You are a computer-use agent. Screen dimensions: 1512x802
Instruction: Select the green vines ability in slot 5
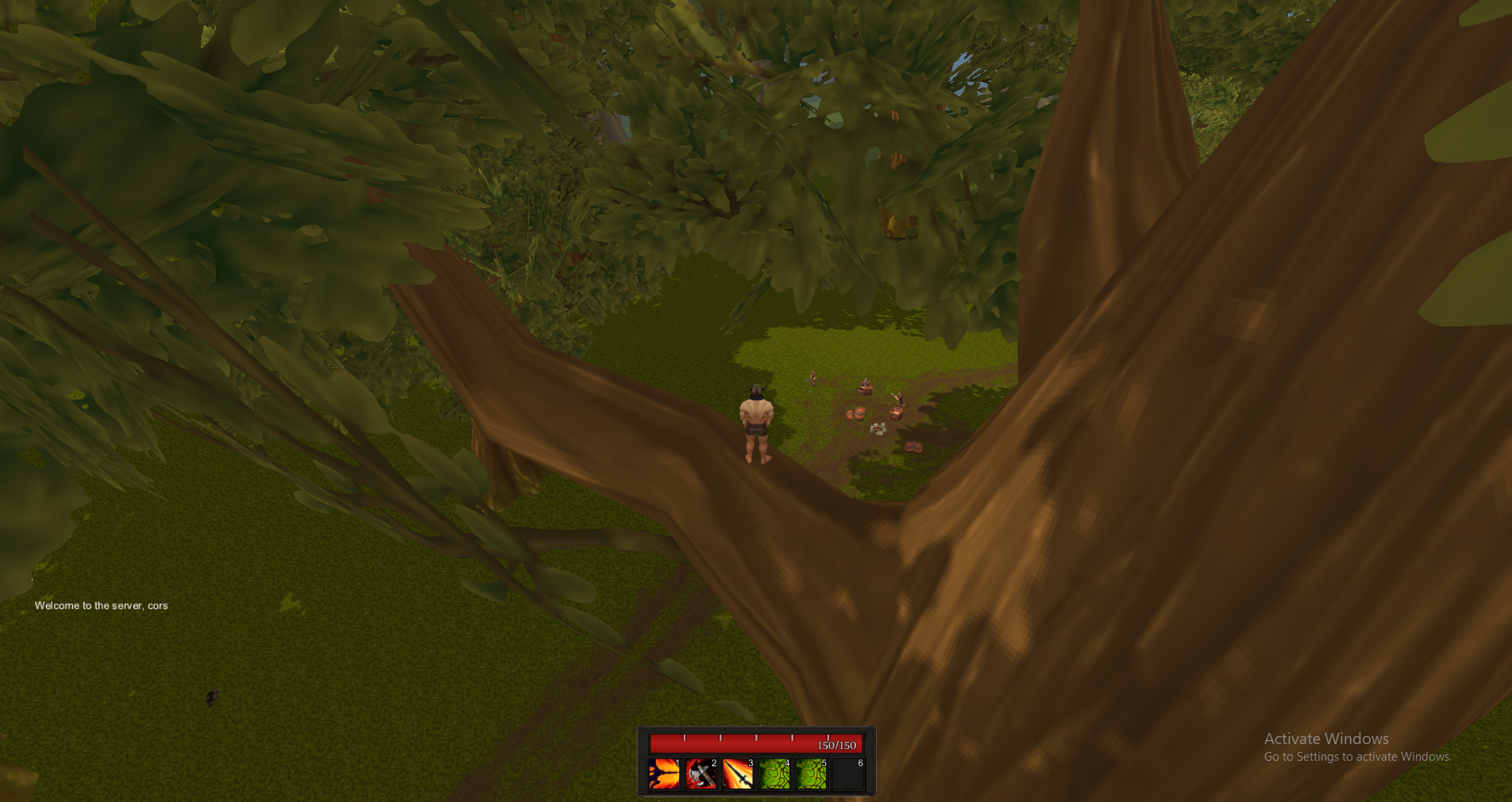[811, 774]
